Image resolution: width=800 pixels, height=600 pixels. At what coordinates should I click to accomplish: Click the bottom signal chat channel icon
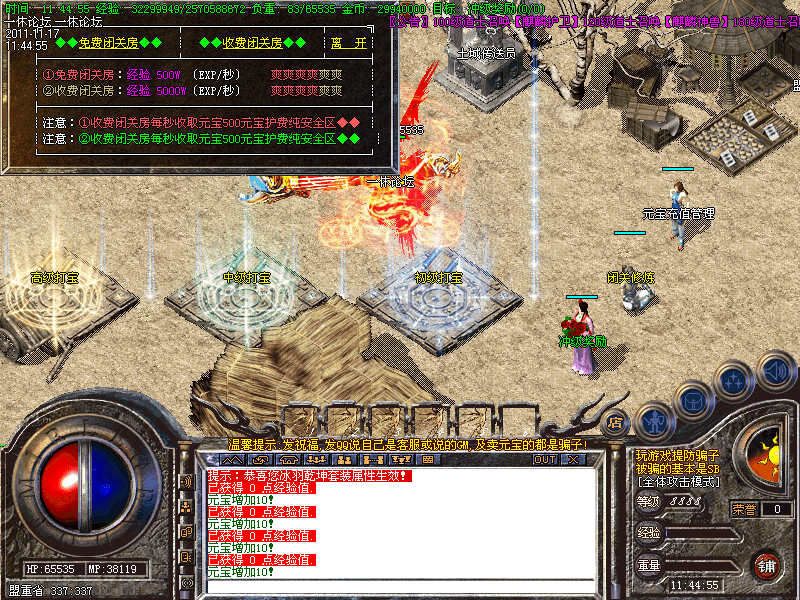tap(187, 582)
